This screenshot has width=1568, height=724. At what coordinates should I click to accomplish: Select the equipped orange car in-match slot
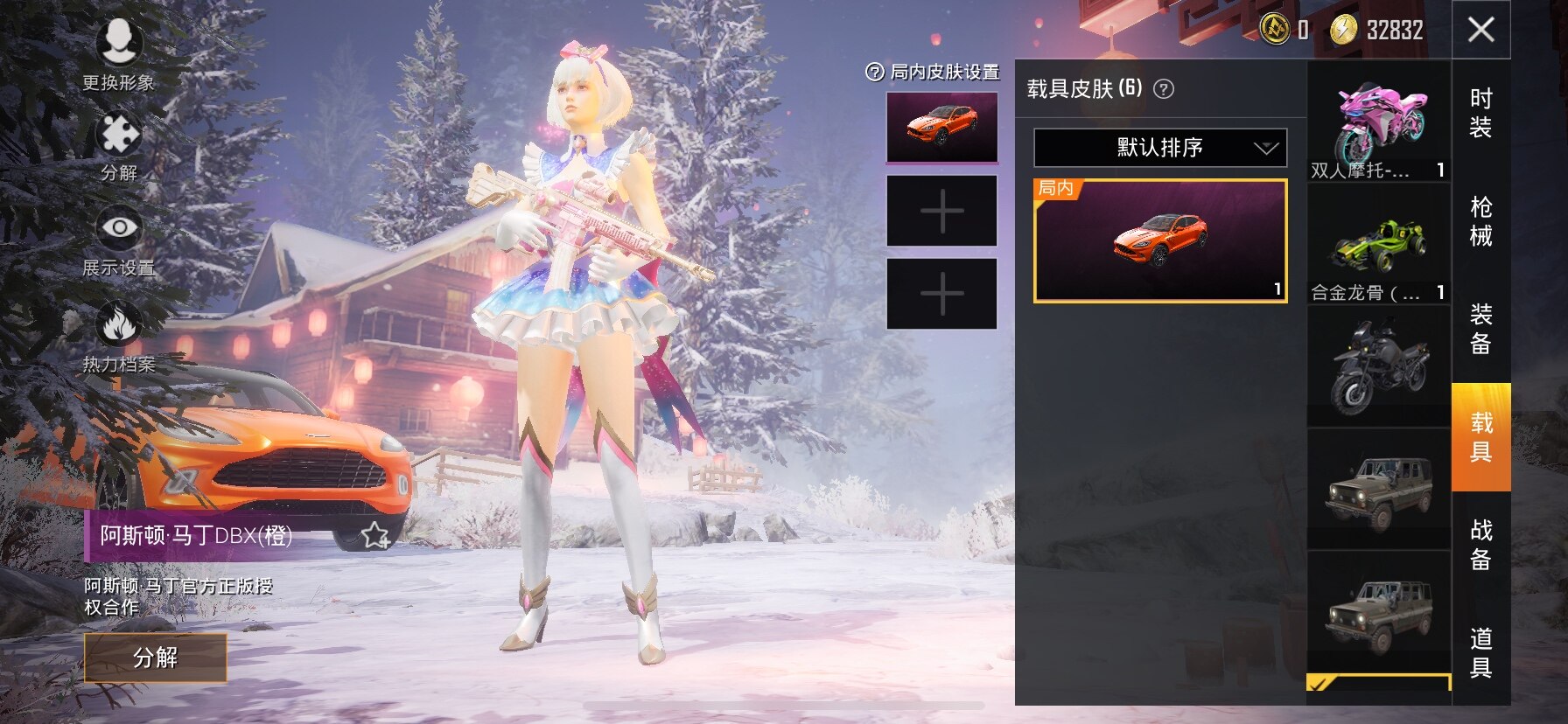coord(941,128)
